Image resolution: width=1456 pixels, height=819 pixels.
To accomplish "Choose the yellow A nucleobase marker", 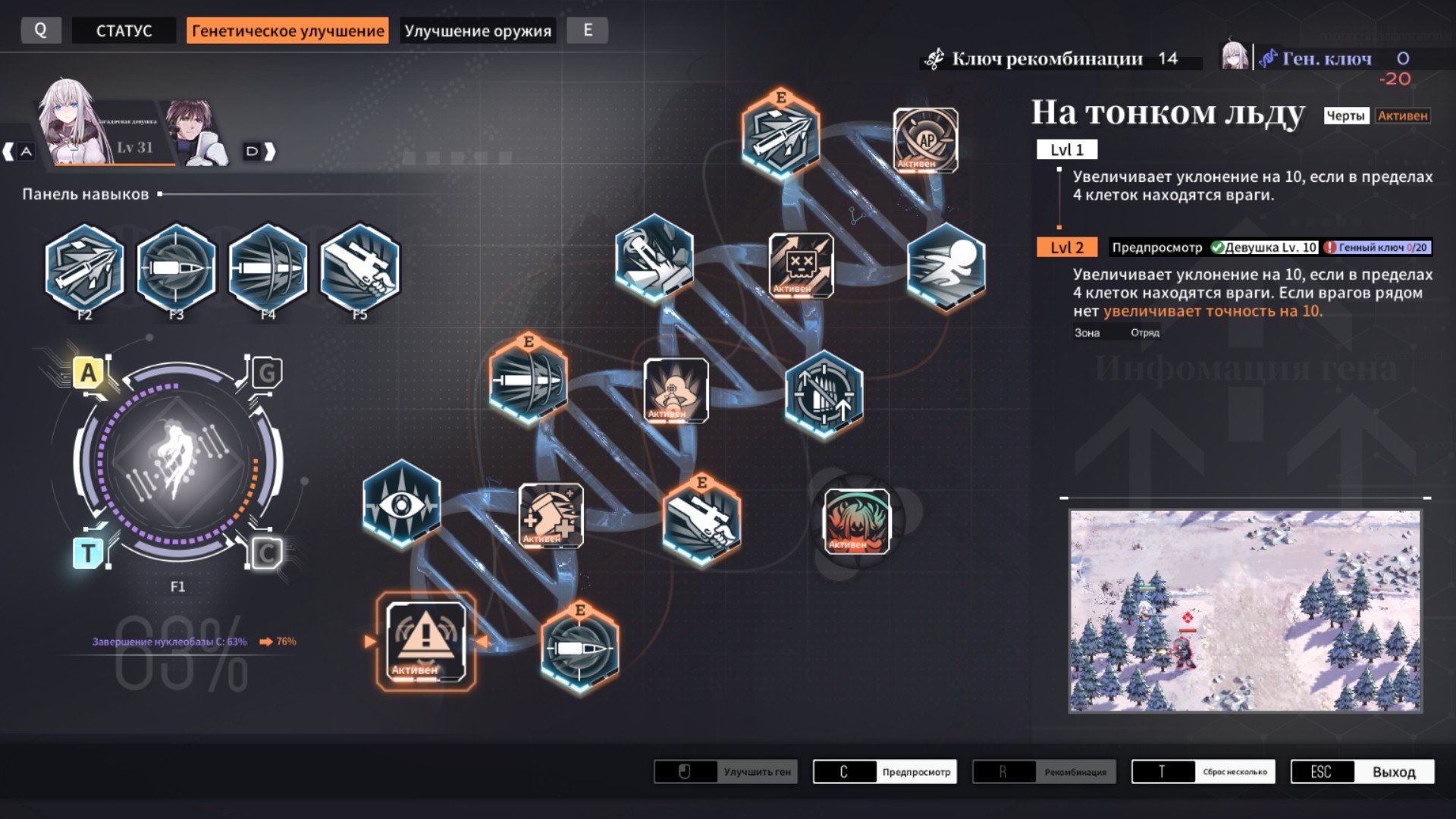I will 89,372.
